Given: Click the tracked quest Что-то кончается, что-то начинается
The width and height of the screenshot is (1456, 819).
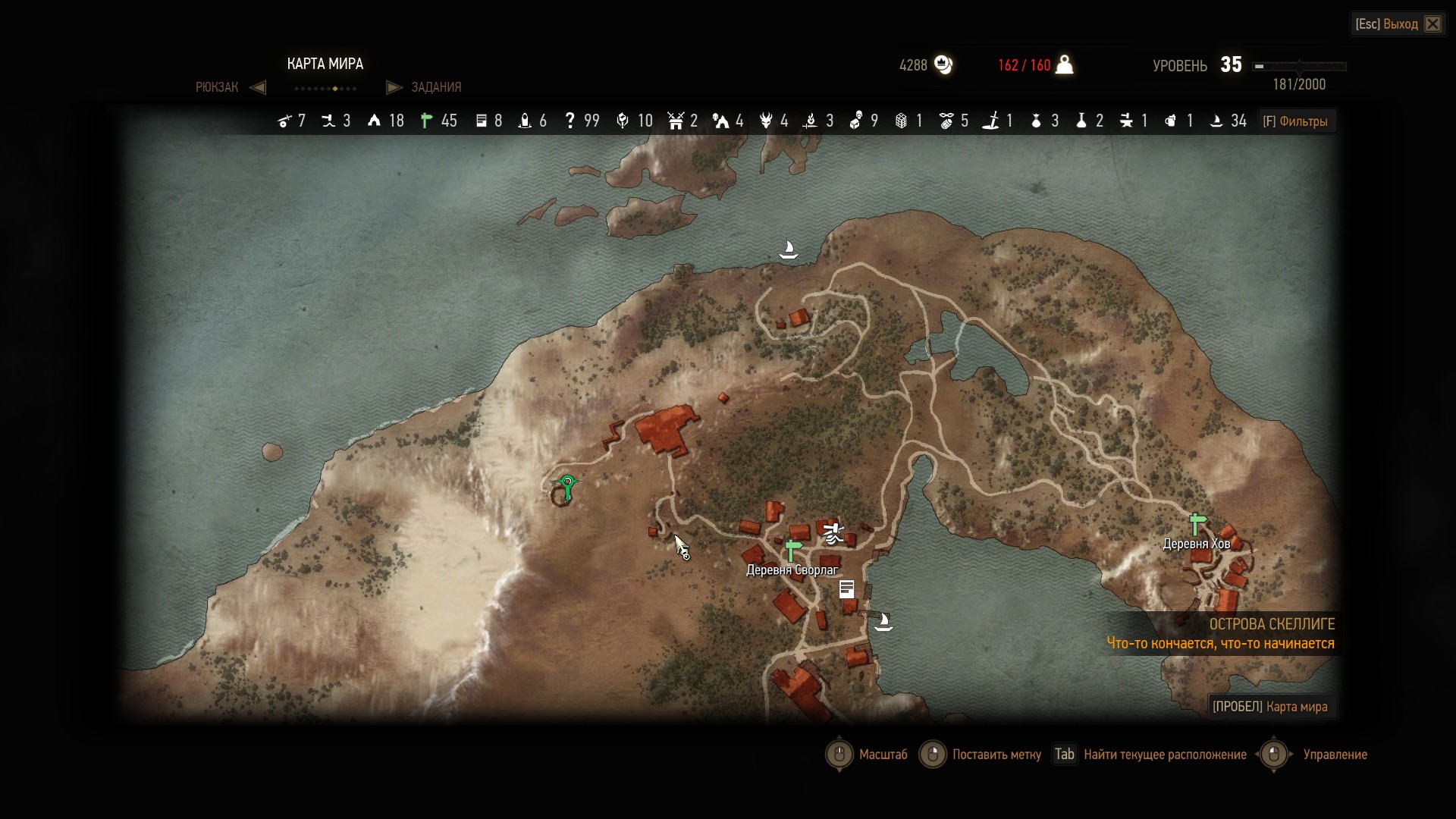Looking at the screenshot, I should (x=1220, y=644).
